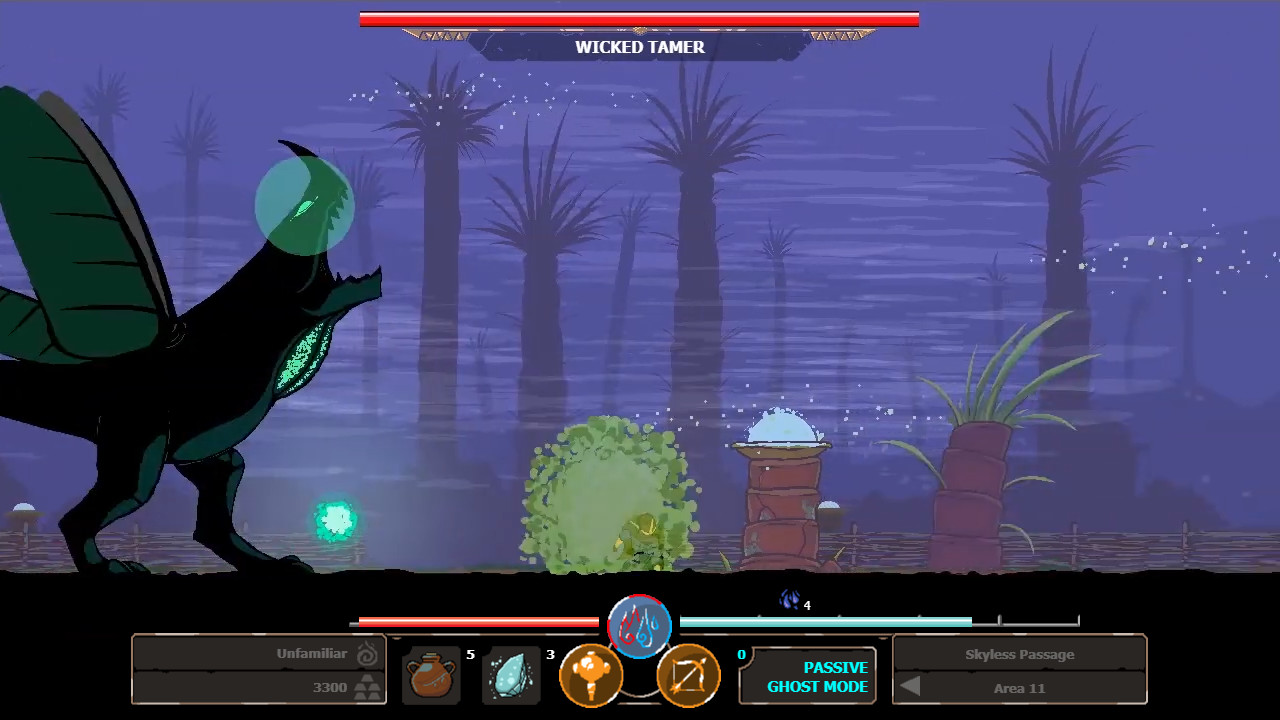Activate the orange torch skill icon

click(x=590, y=676)
